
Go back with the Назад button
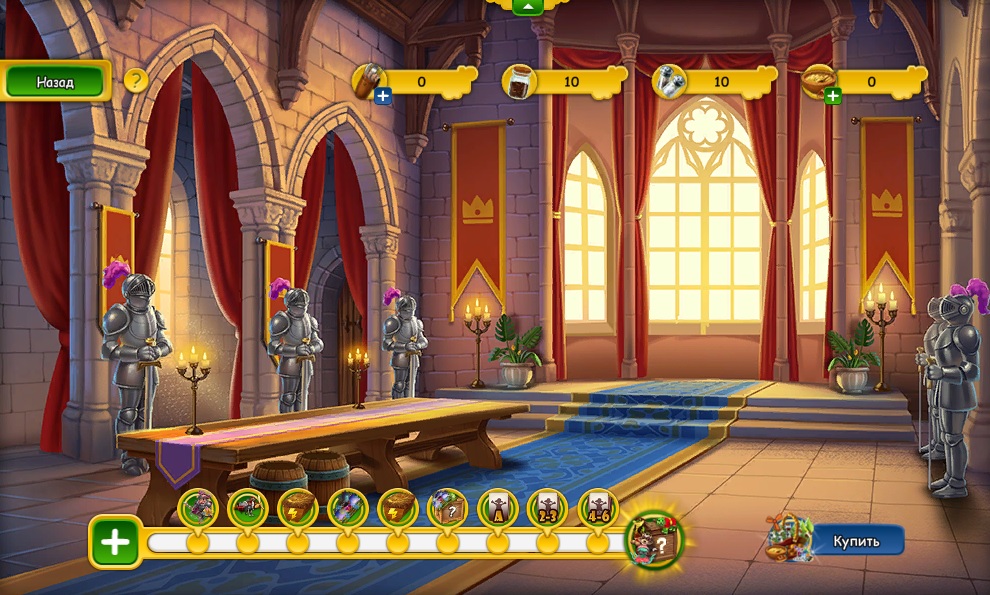coord(56,82)
